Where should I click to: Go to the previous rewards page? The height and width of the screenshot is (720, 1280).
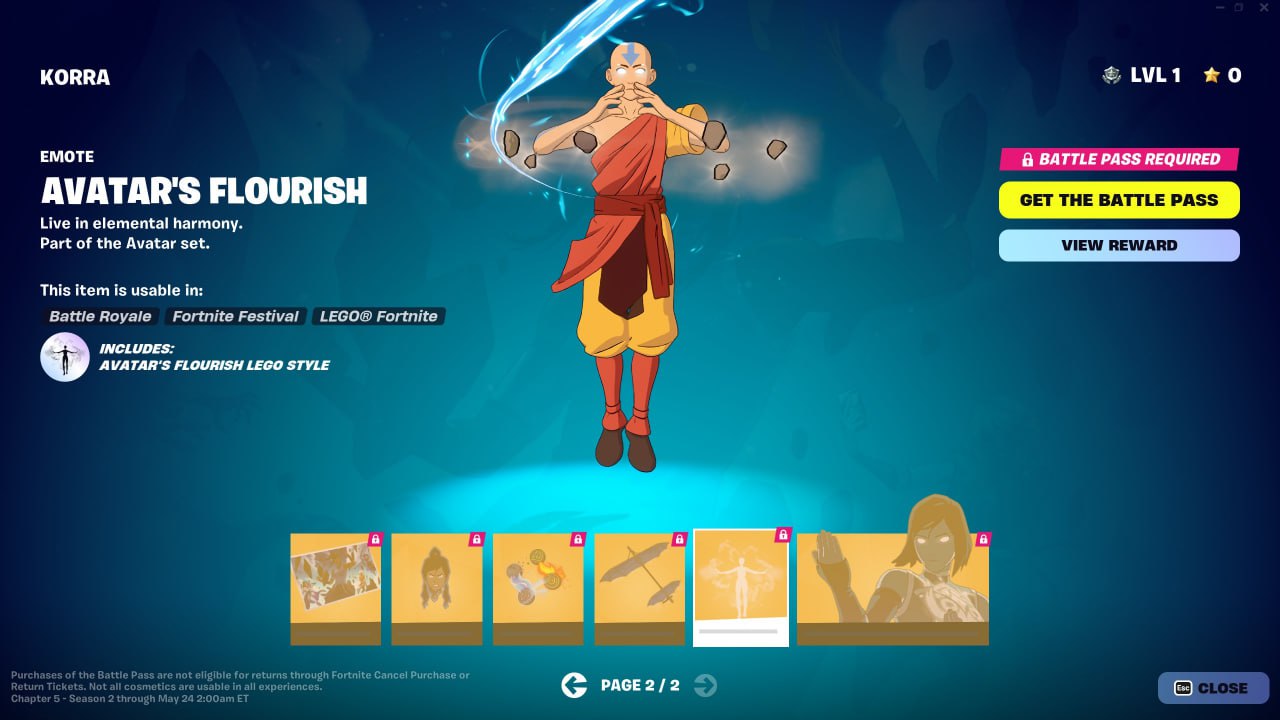coord(574,685)
